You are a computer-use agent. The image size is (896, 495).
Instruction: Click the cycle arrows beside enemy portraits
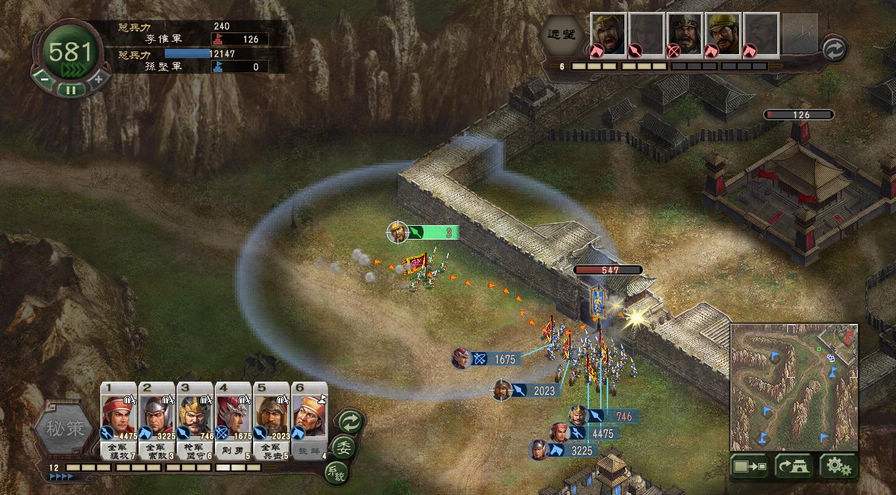tap(834, 47)
